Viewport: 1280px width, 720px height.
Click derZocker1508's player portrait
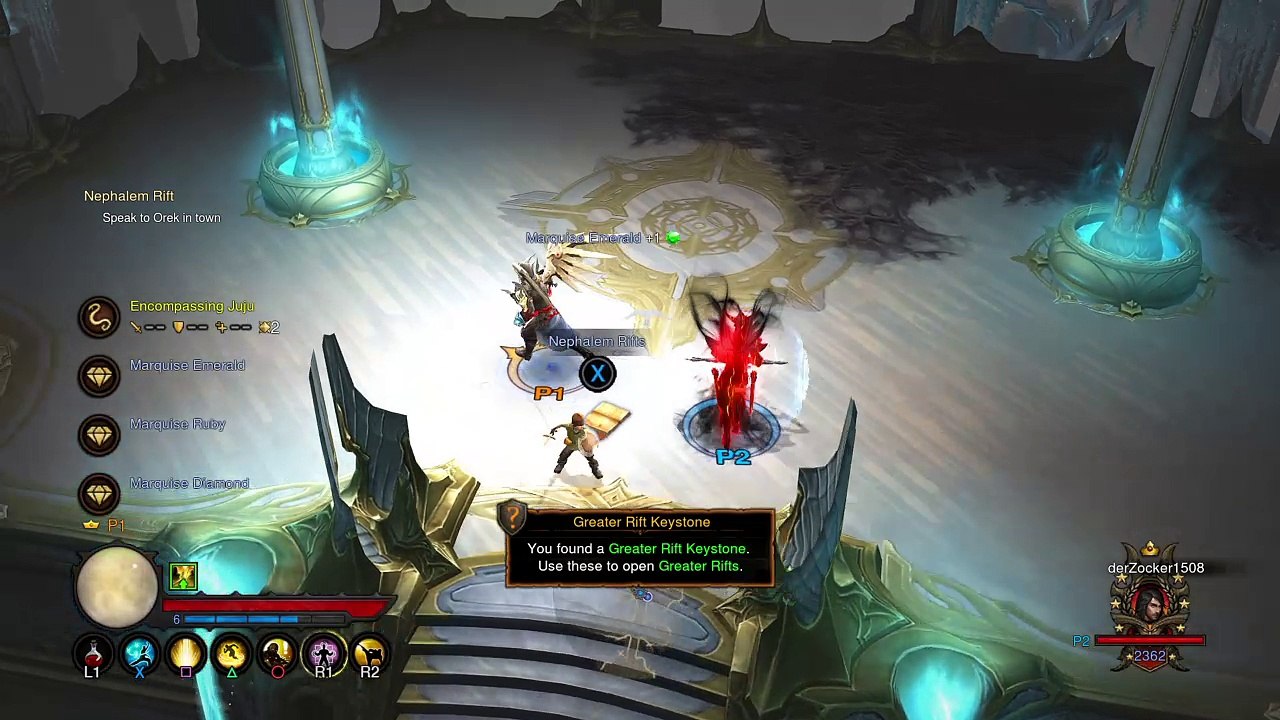1150,605
